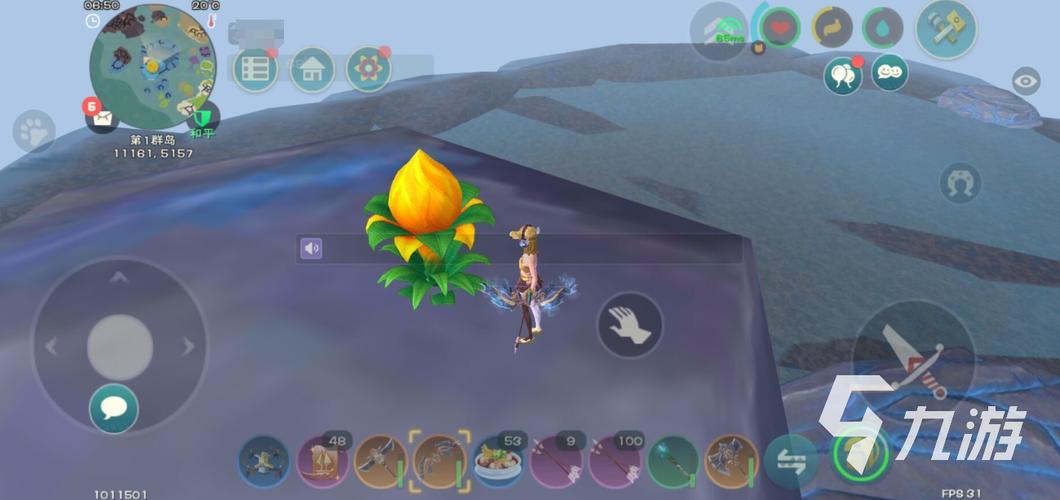Select the sailboat item slot showing 48
Viewport: 1060px width, 500px height.
click(x=322, y=461)
